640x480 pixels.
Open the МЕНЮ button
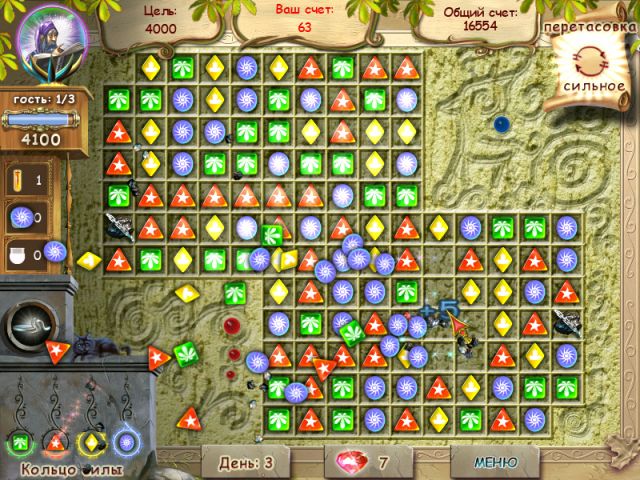point(495,462)
